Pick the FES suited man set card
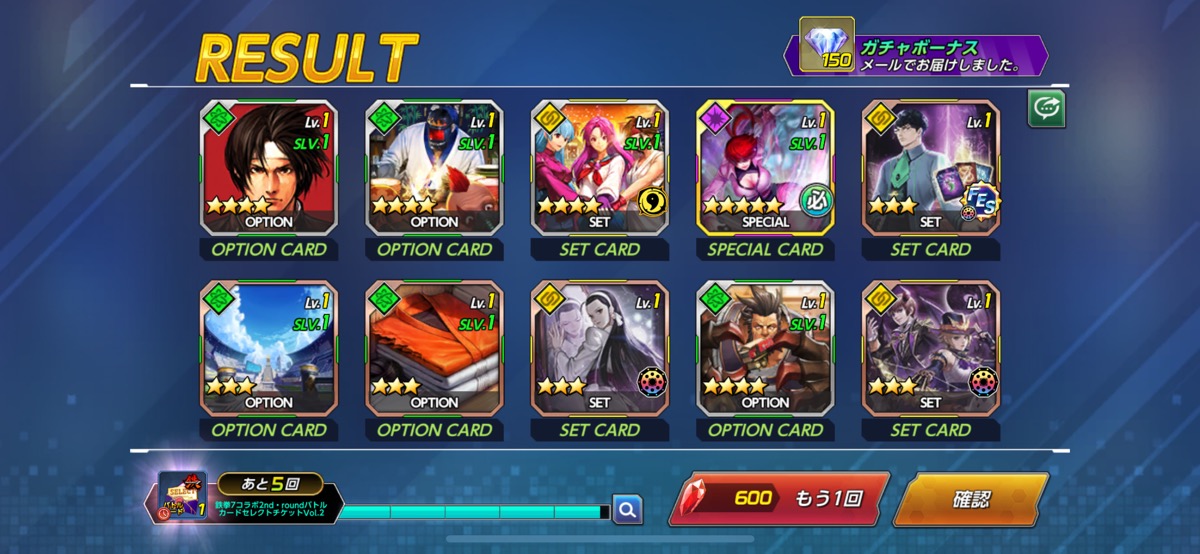Viewport: 1200px width, 554px height. pos(930,168)
